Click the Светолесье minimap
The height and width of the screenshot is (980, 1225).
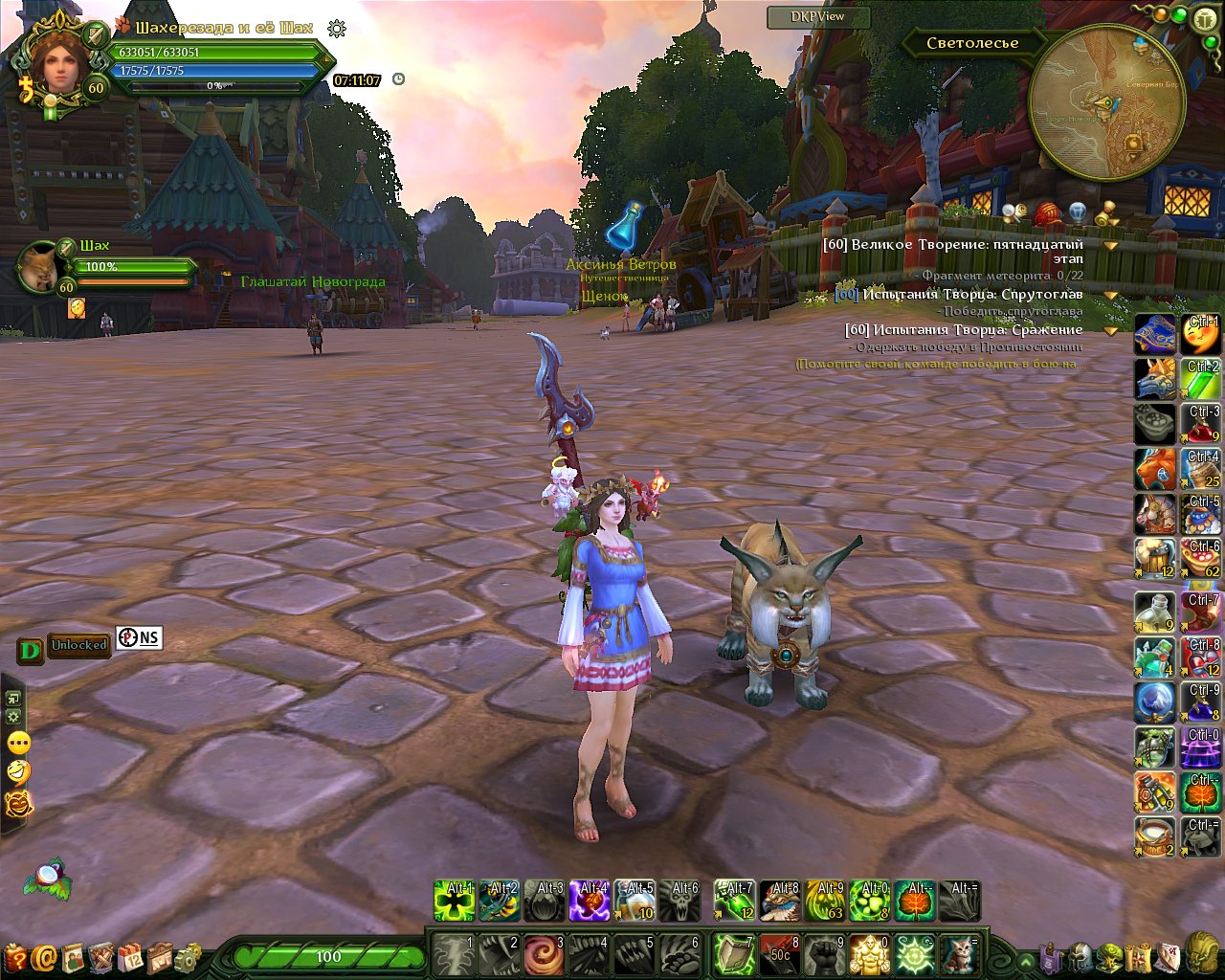pos(1106,103)
